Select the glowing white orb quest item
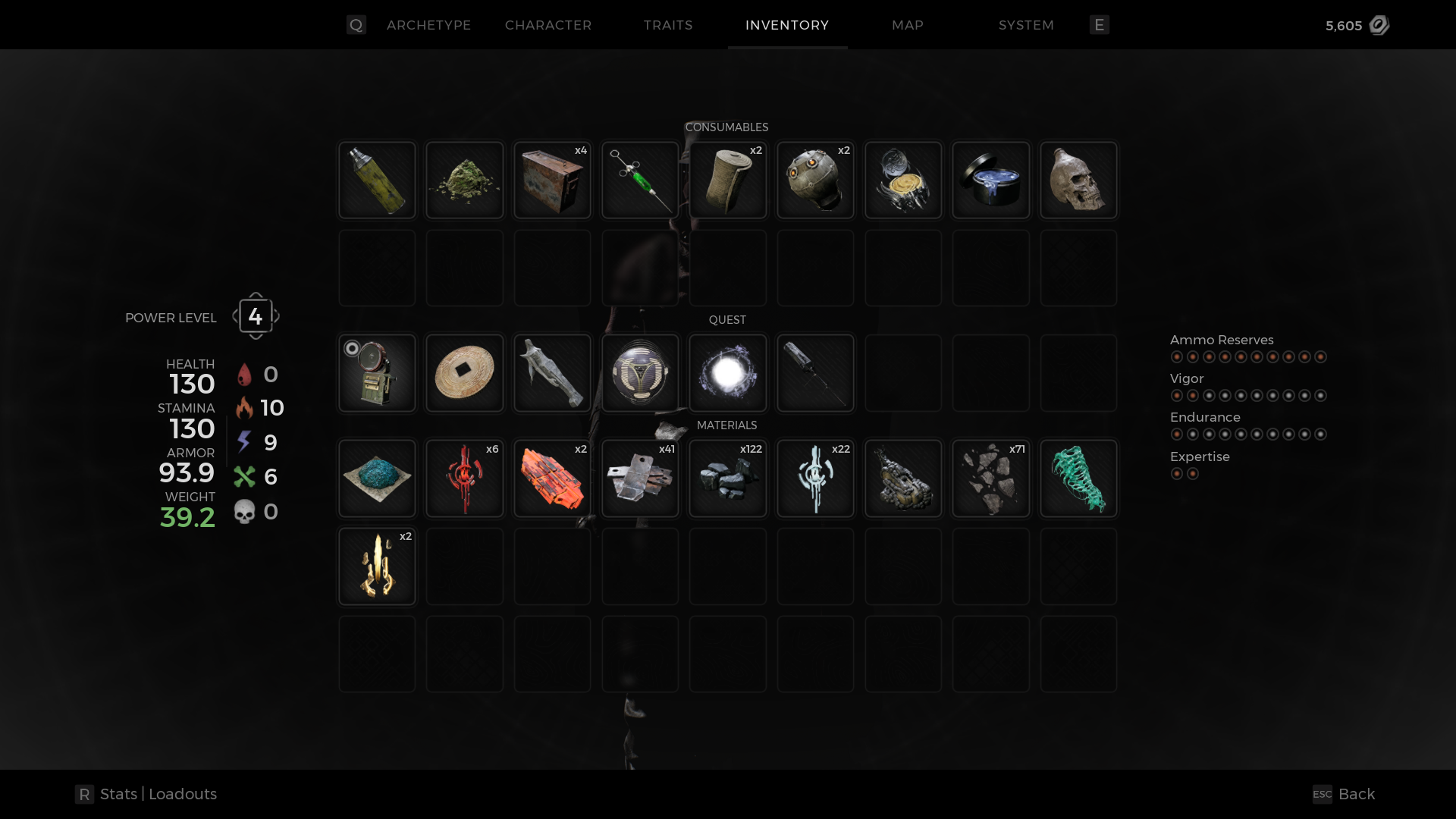Screen dimensions: 1456x819 (x=727, y=373)
